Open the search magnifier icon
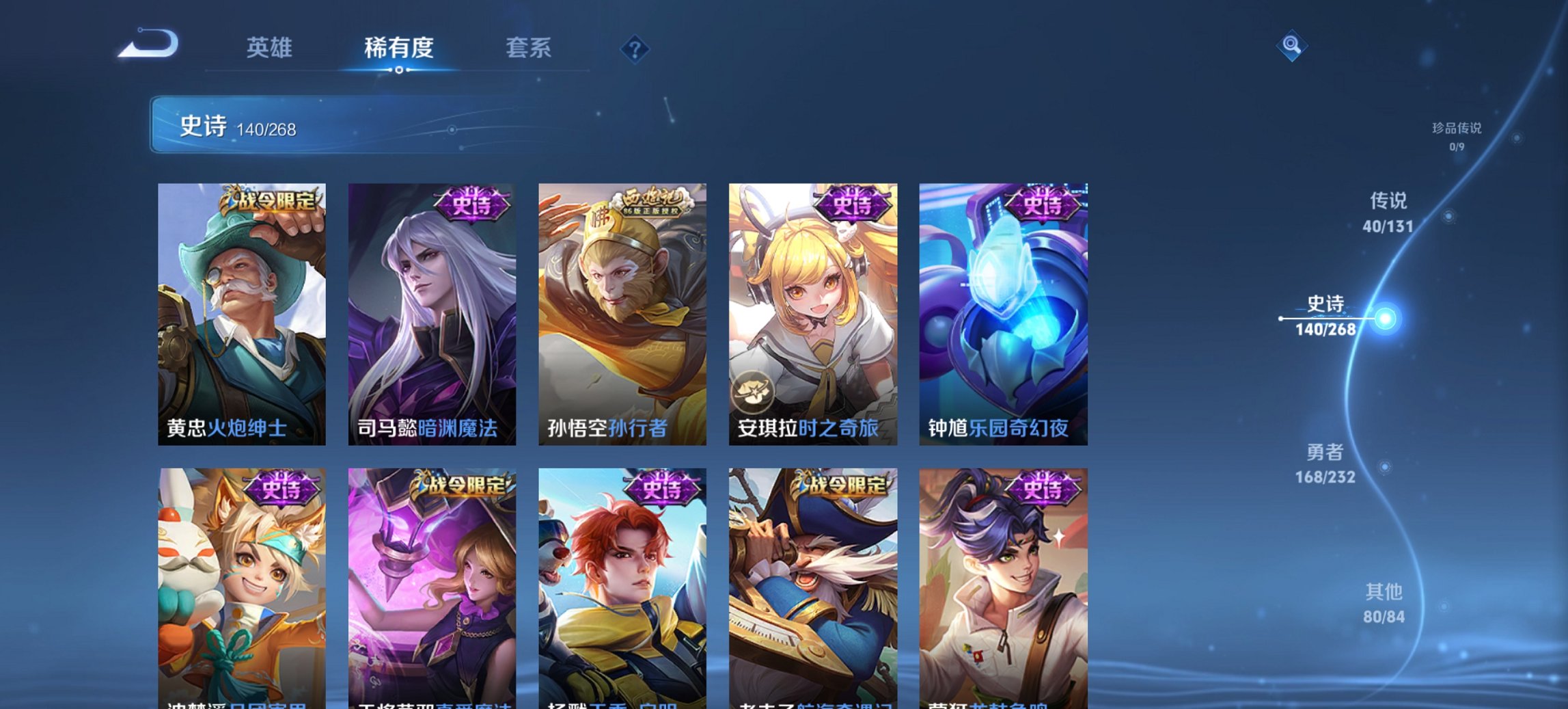Viewport: 1568px width, 709px height. point(1293,47)
